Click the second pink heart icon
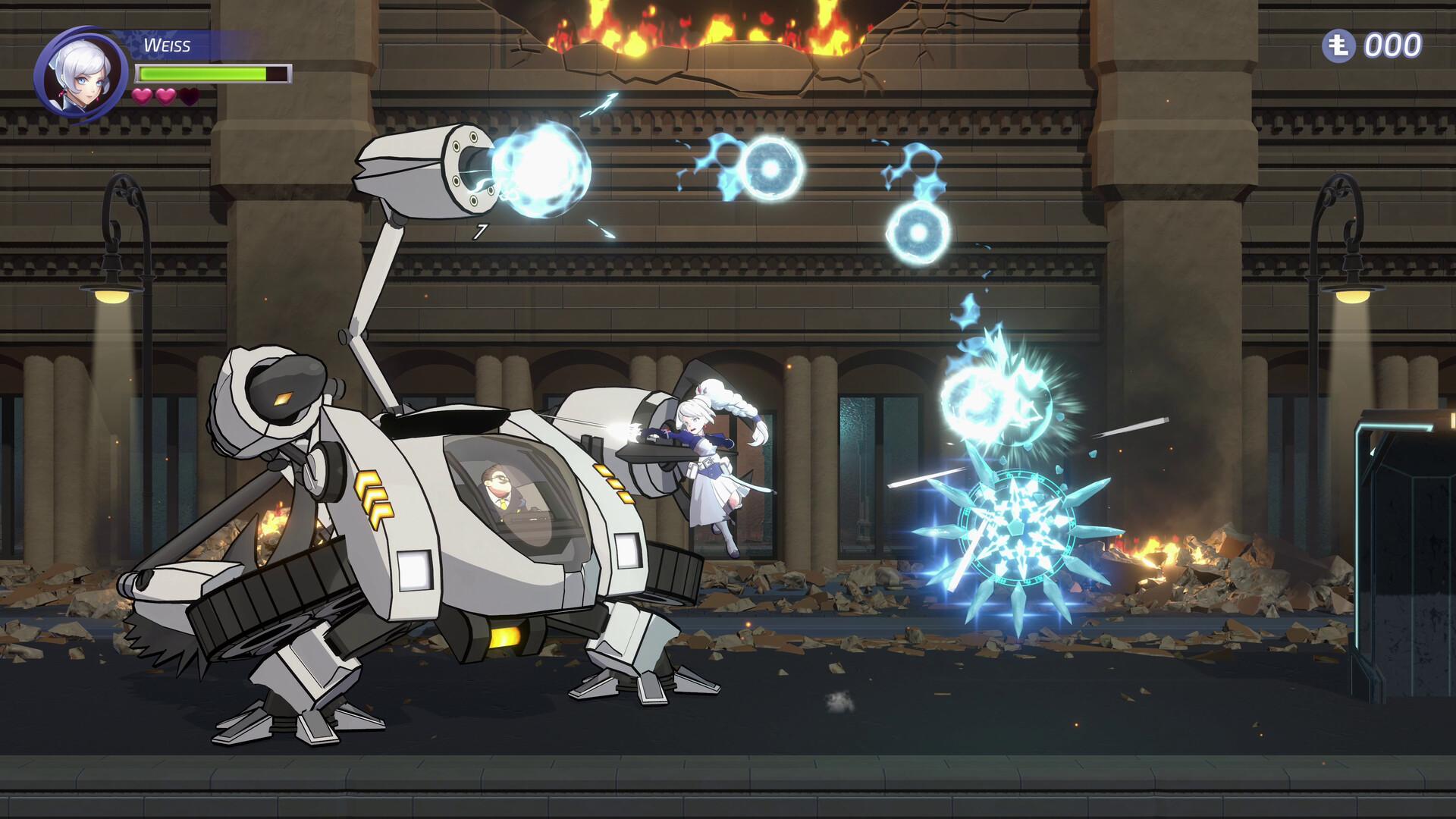 [x=165, y=97]
